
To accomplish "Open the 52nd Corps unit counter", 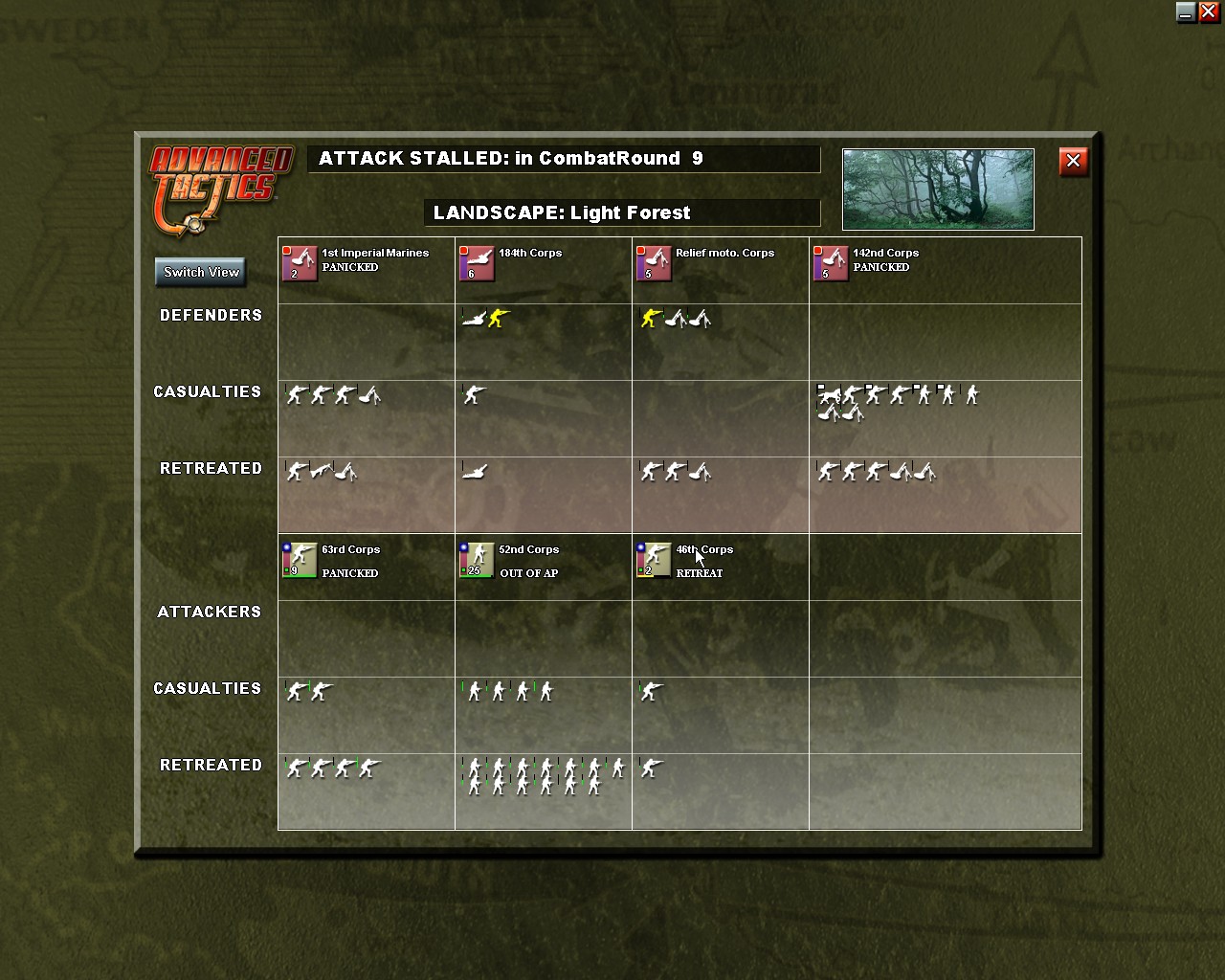I will pyautogui.click(x=476, y=561).
